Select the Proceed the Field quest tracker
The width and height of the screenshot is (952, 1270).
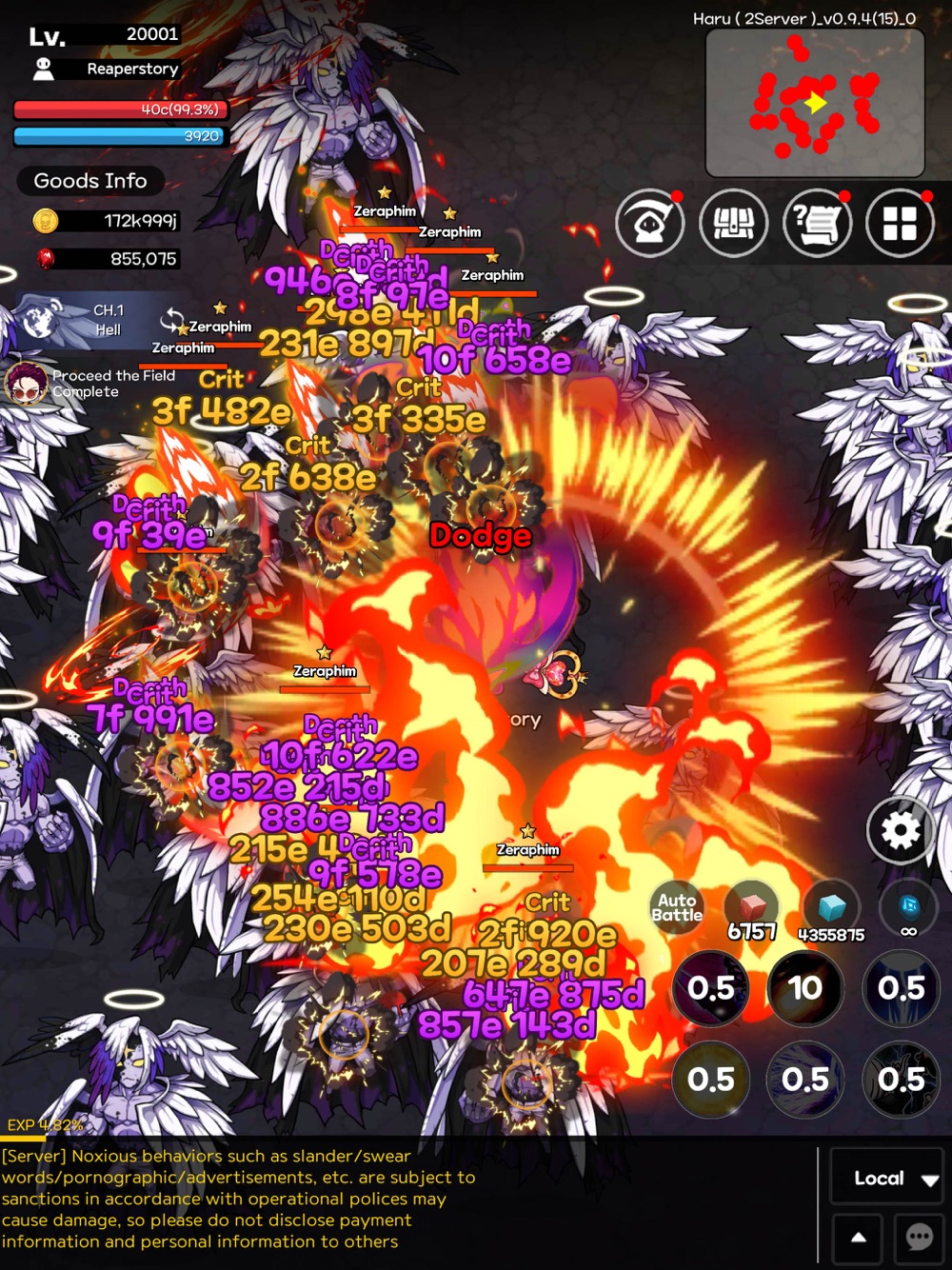[x=90, y=384]
